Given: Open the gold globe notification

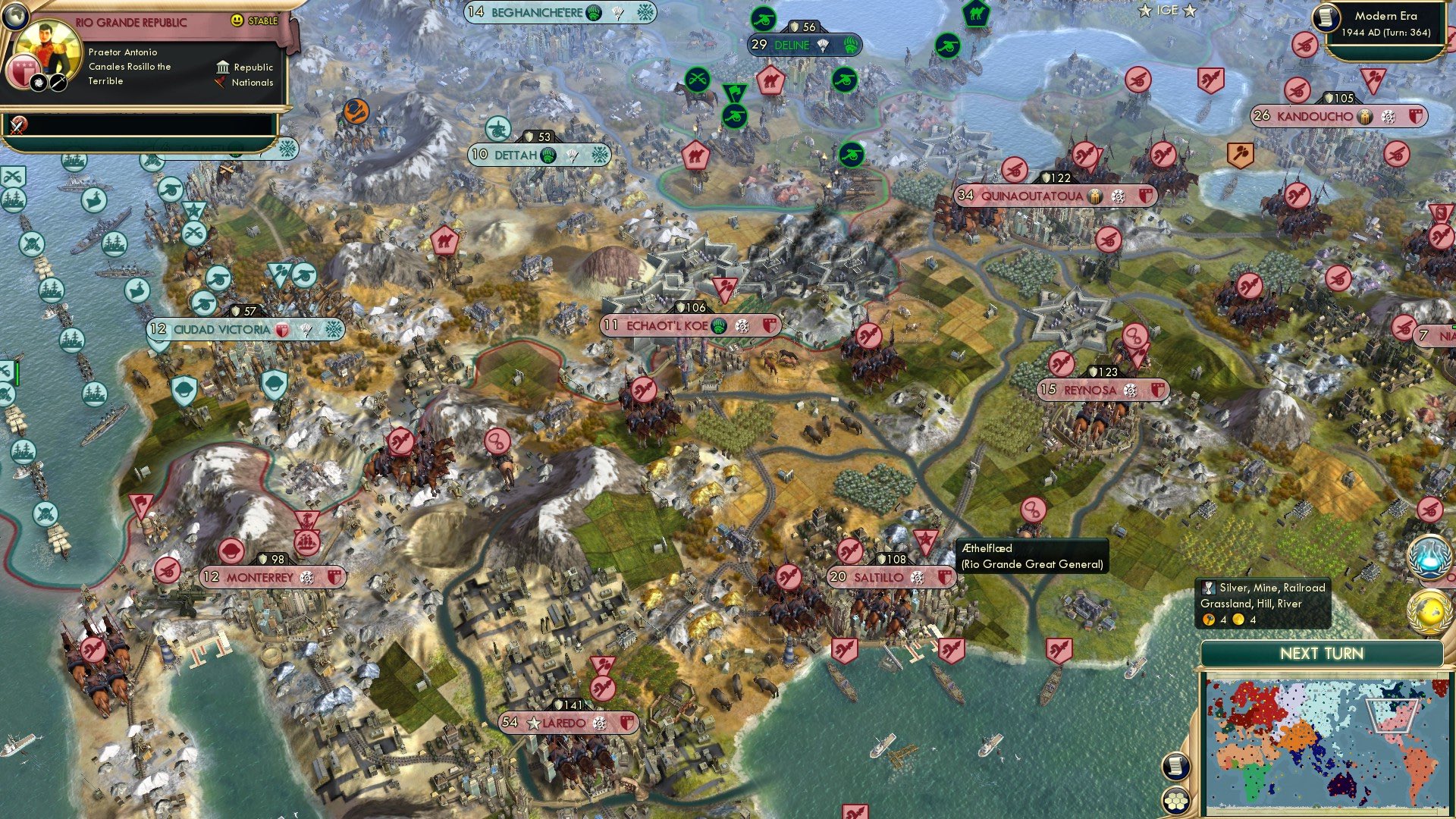Looking at the screenshot, I should click(x=1429, y=611).
